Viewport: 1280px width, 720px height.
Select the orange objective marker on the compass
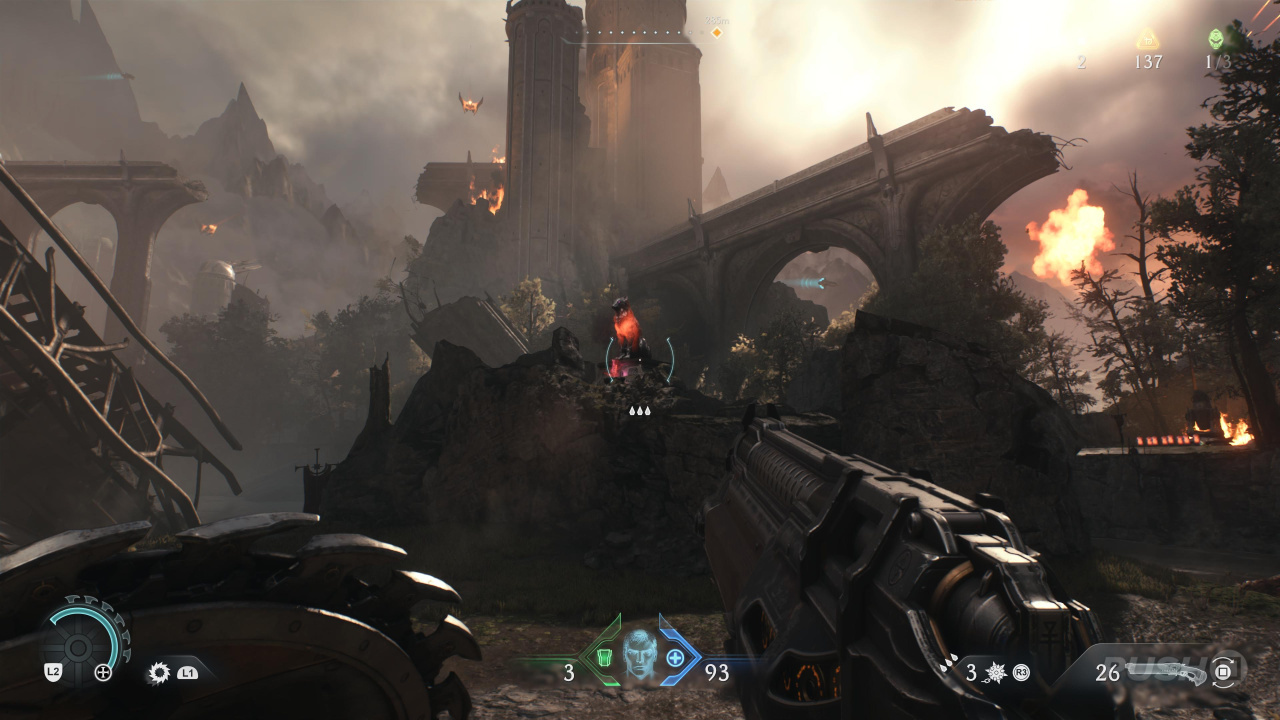(x=716, y=33)
